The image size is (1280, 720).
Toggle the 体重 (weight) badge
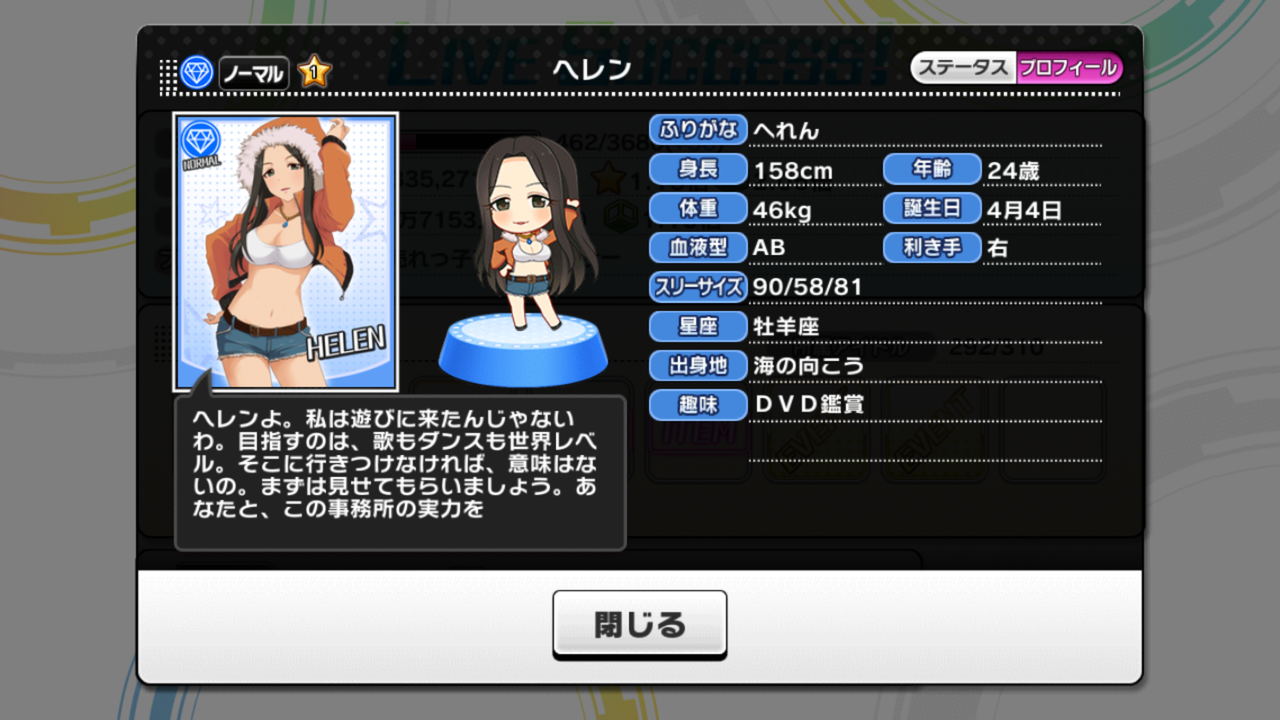pyautogui.click(x=697, y=208)
